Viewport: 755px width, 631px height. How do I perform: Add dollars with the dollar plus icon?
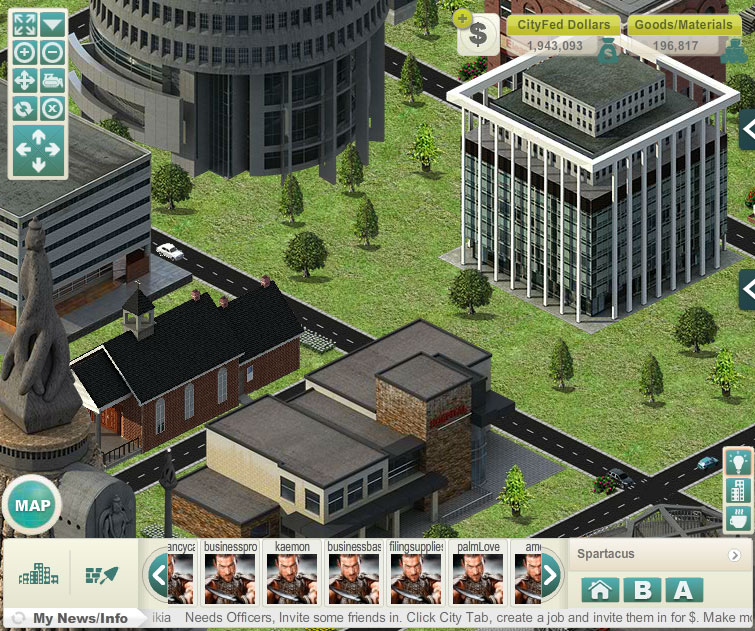pyautogui.click(x=477, y=33)
